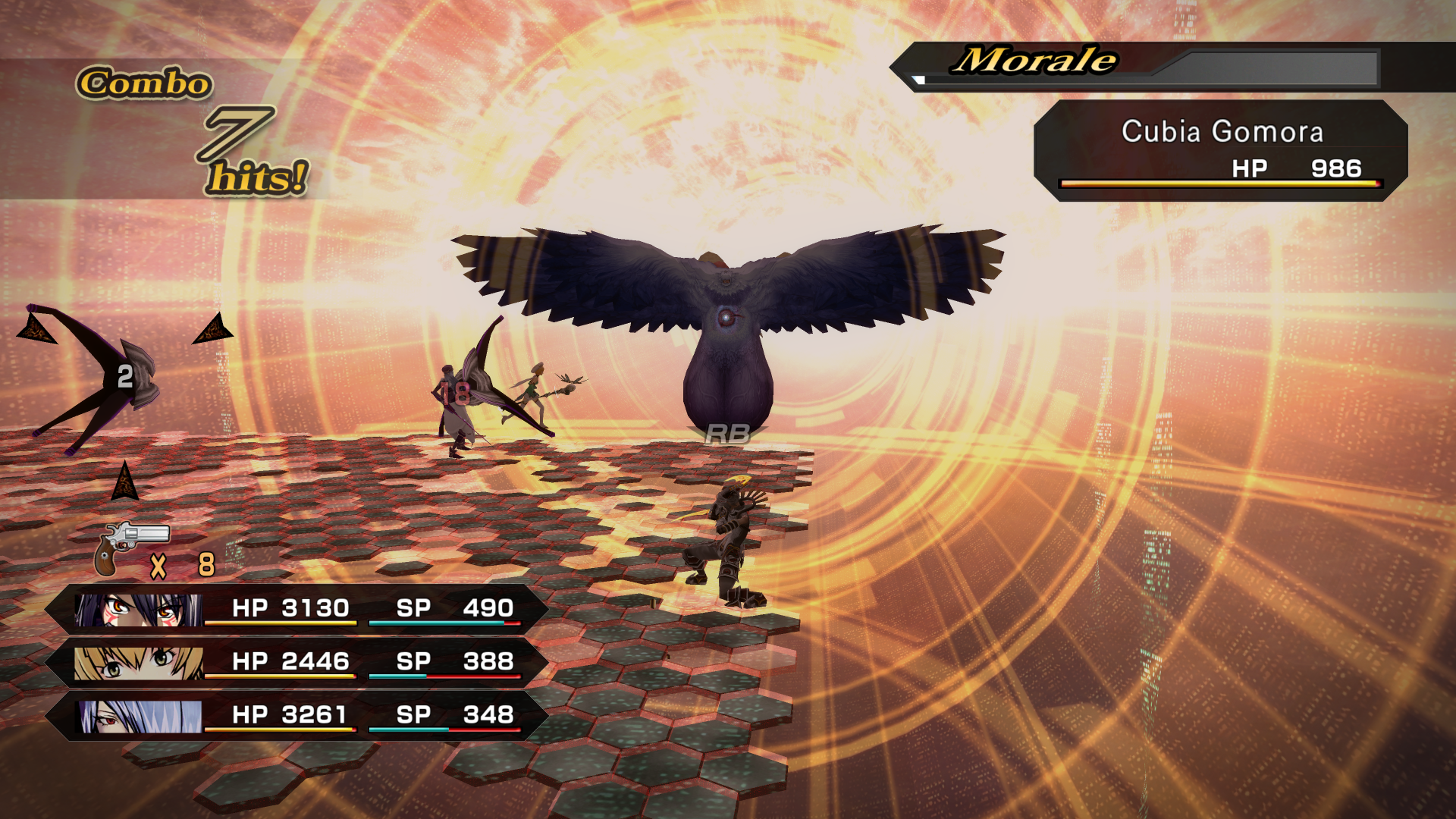Select the silver-haired party member portrait
This screenshot has height=819, width=1456.
tap(140, 716)
